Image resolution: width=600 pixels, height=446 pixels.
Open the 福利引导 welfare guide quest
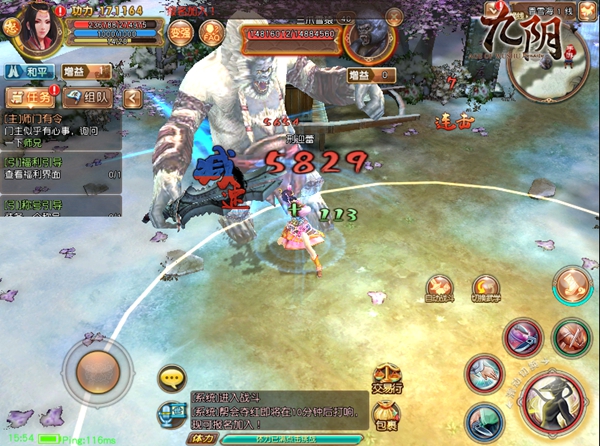[60, 165]
